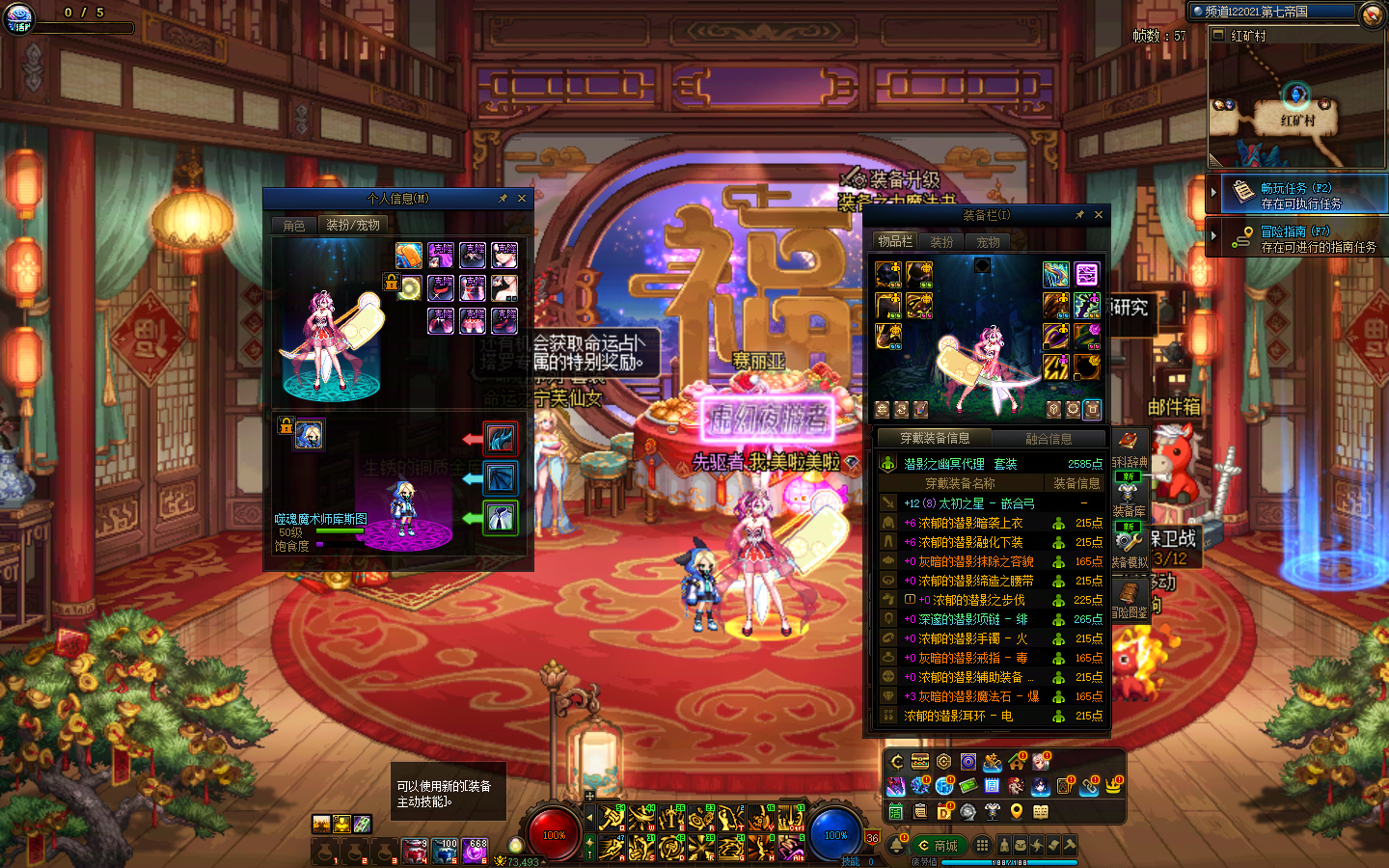Switch to the 融合信息 tab
Screen dimensions: 1389x868
[x=1049, y=439]
